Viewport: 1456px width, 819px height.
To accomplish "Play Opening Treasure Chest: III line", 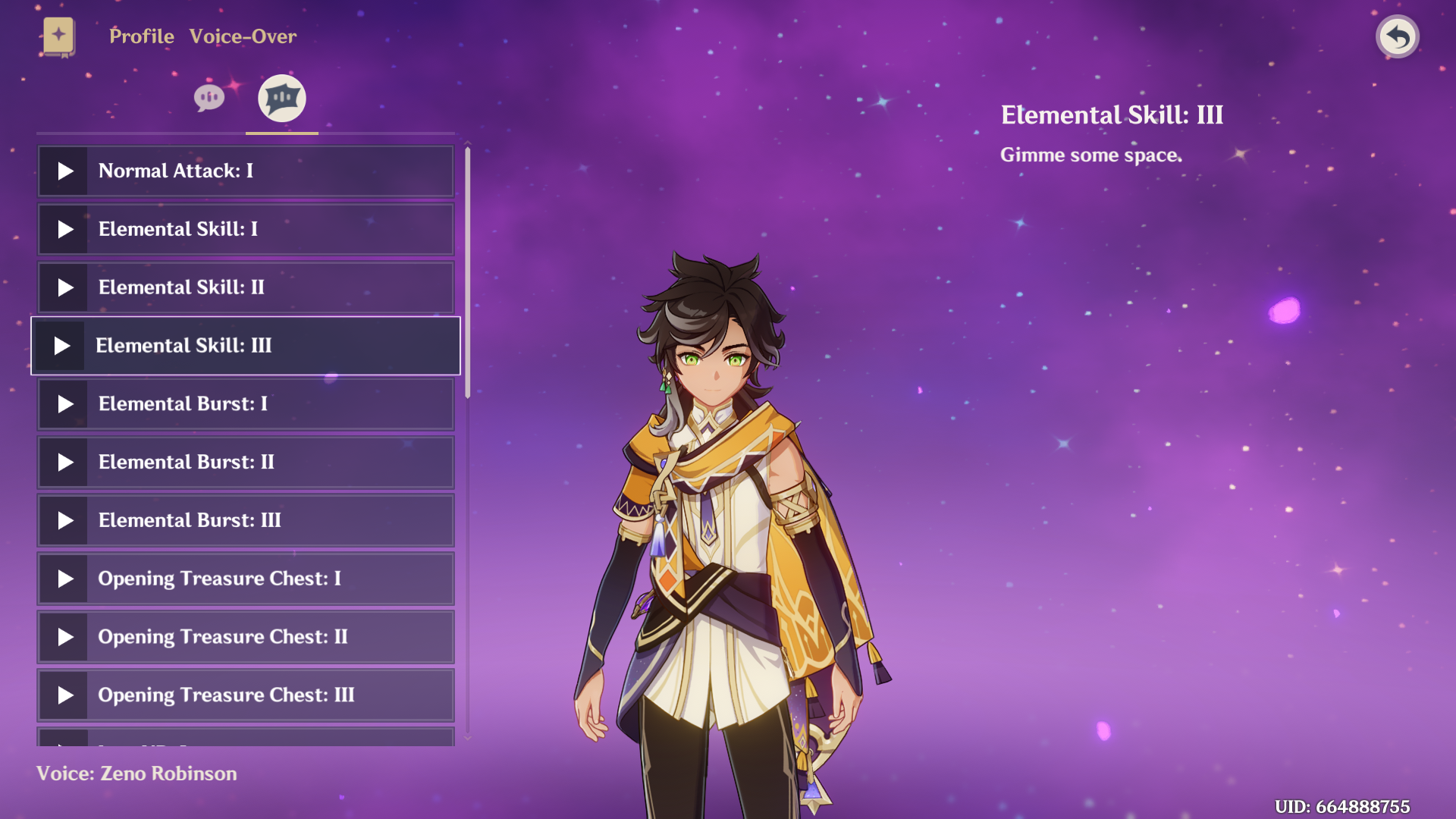I will (65, 695).
